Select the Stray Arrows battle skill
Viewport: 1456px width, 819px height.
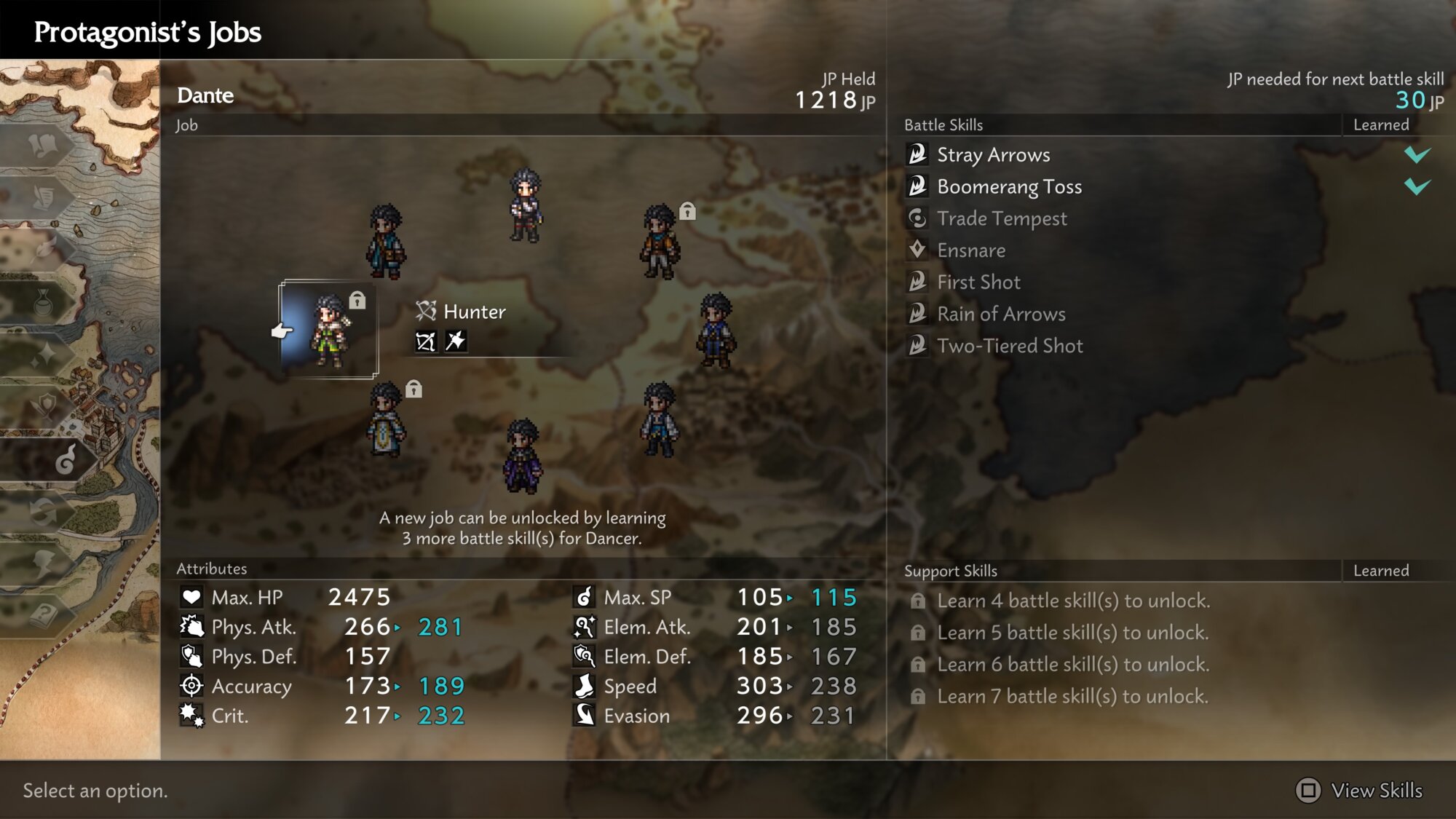pyautogui.click(x=993, y=155)
